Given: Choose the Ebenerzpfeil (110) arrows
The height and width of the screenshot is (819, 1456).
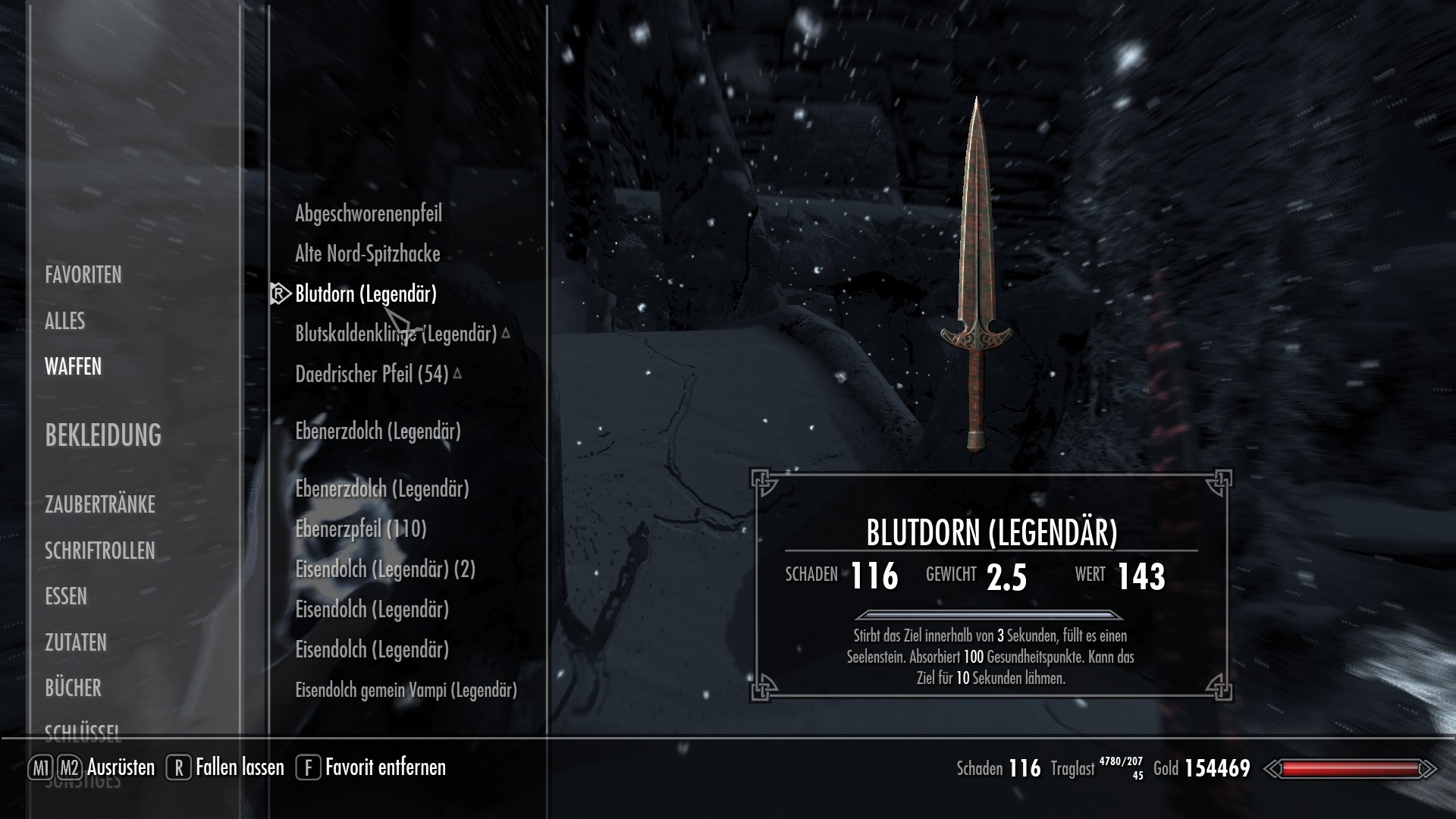Looking at the screenshot, I should (x=361, y=529).
